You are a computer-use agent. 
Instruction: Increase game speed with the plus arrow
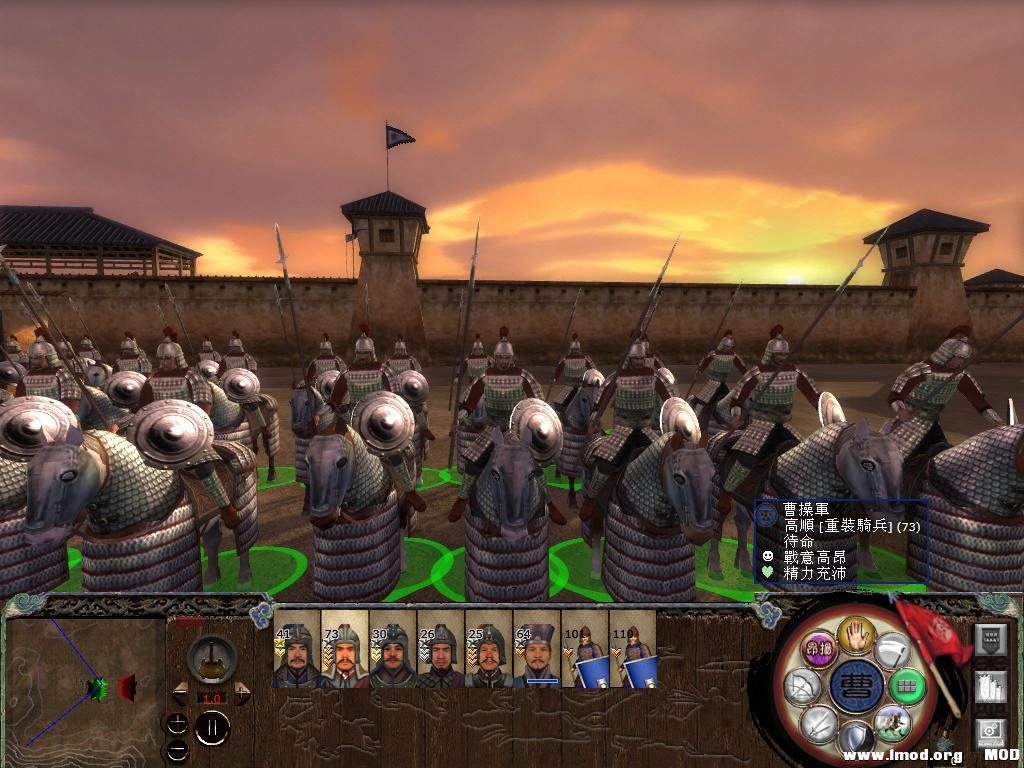241,694
